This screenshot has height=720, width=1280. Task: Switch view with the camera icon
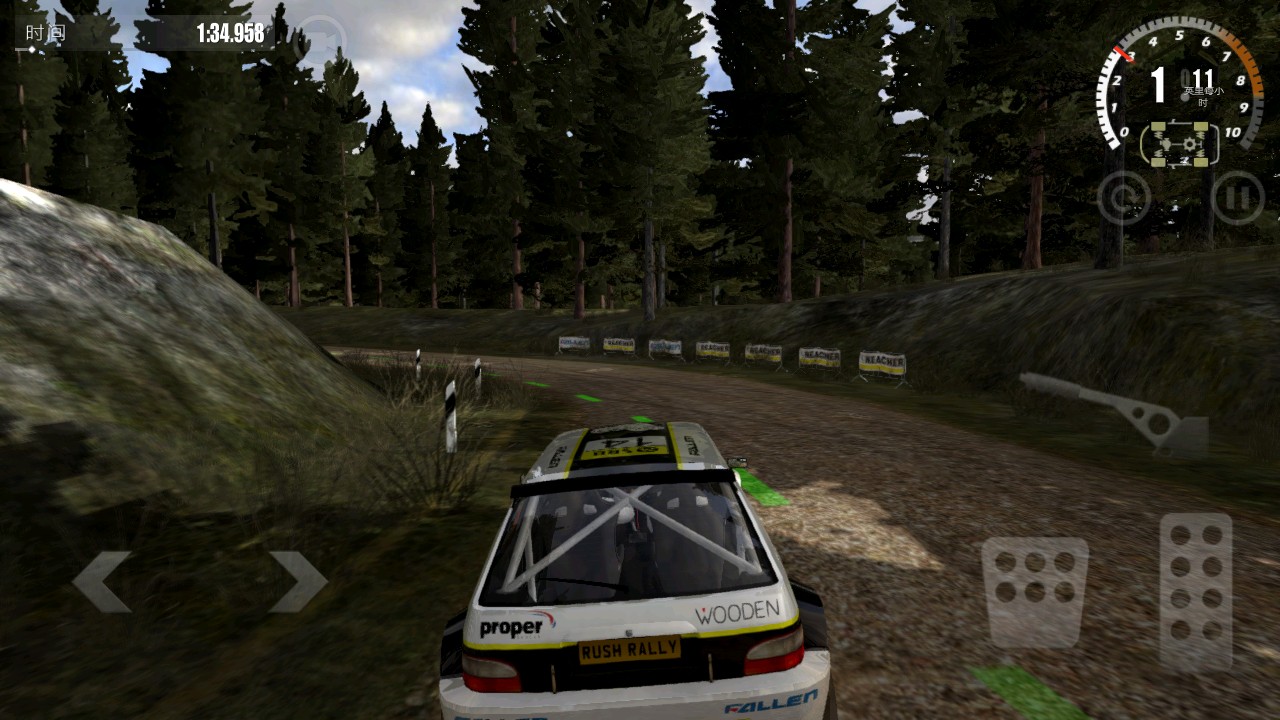pyautogui.click(x=320, y=40)
